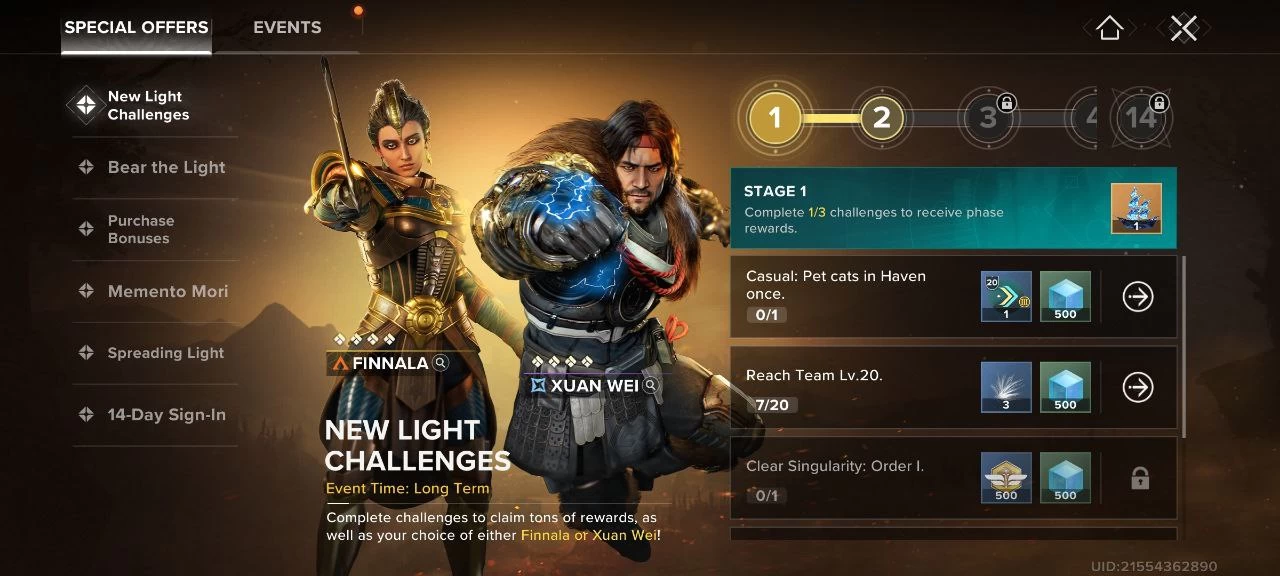Viewport: 1280px width, 576px height.
Task: Select locked stage 3 circle
Action: tap(988, 118)
